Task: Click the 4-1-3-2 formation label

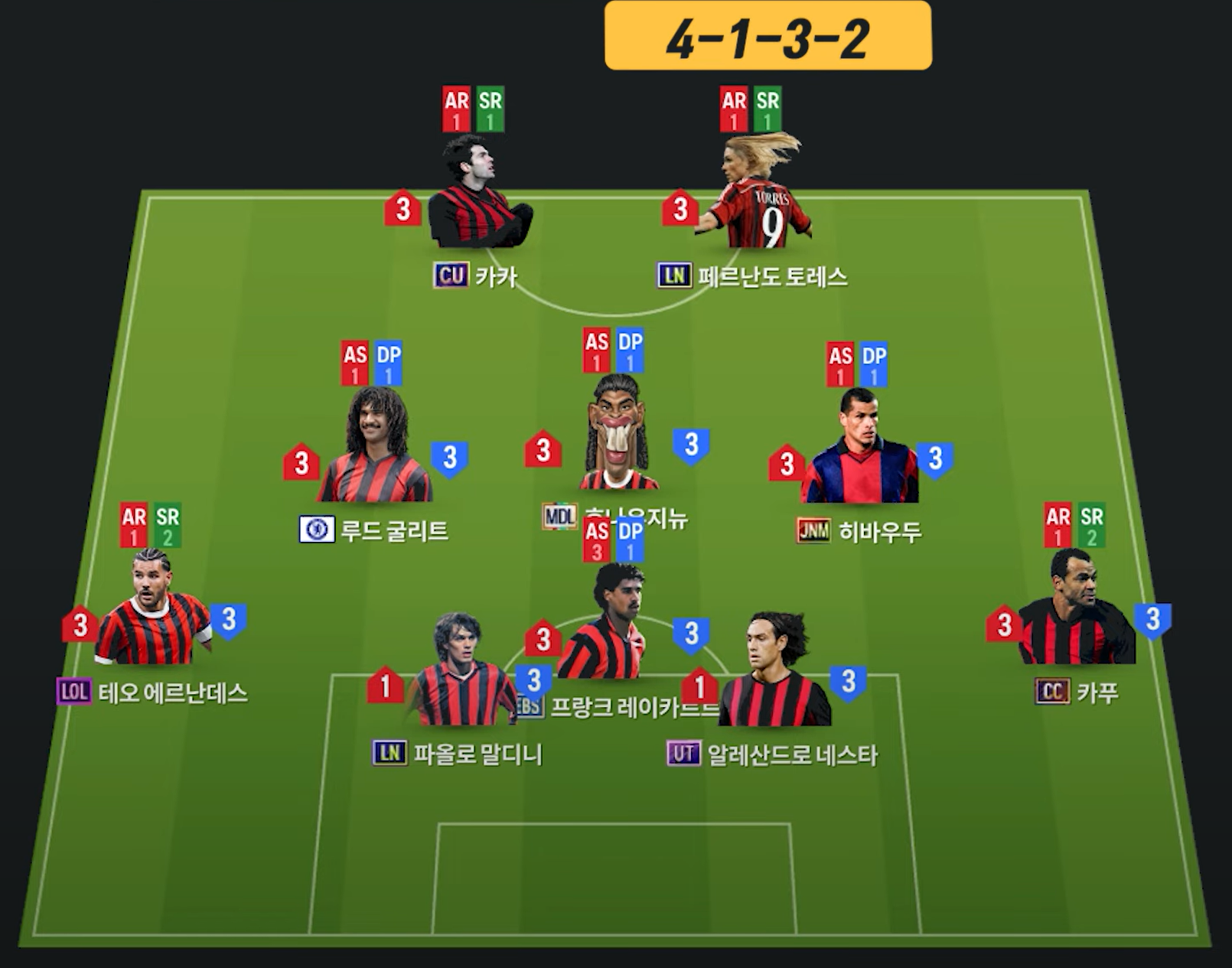Action: click(768, 37)
